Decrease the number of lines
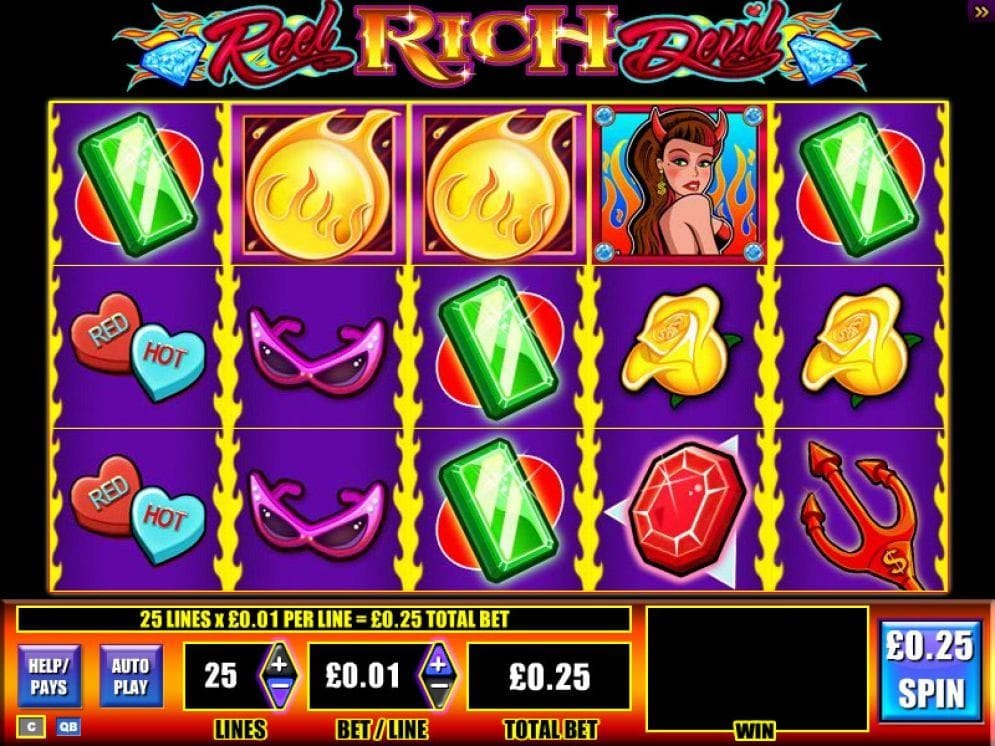The image size is (995, 746). [x=278, y=690]
